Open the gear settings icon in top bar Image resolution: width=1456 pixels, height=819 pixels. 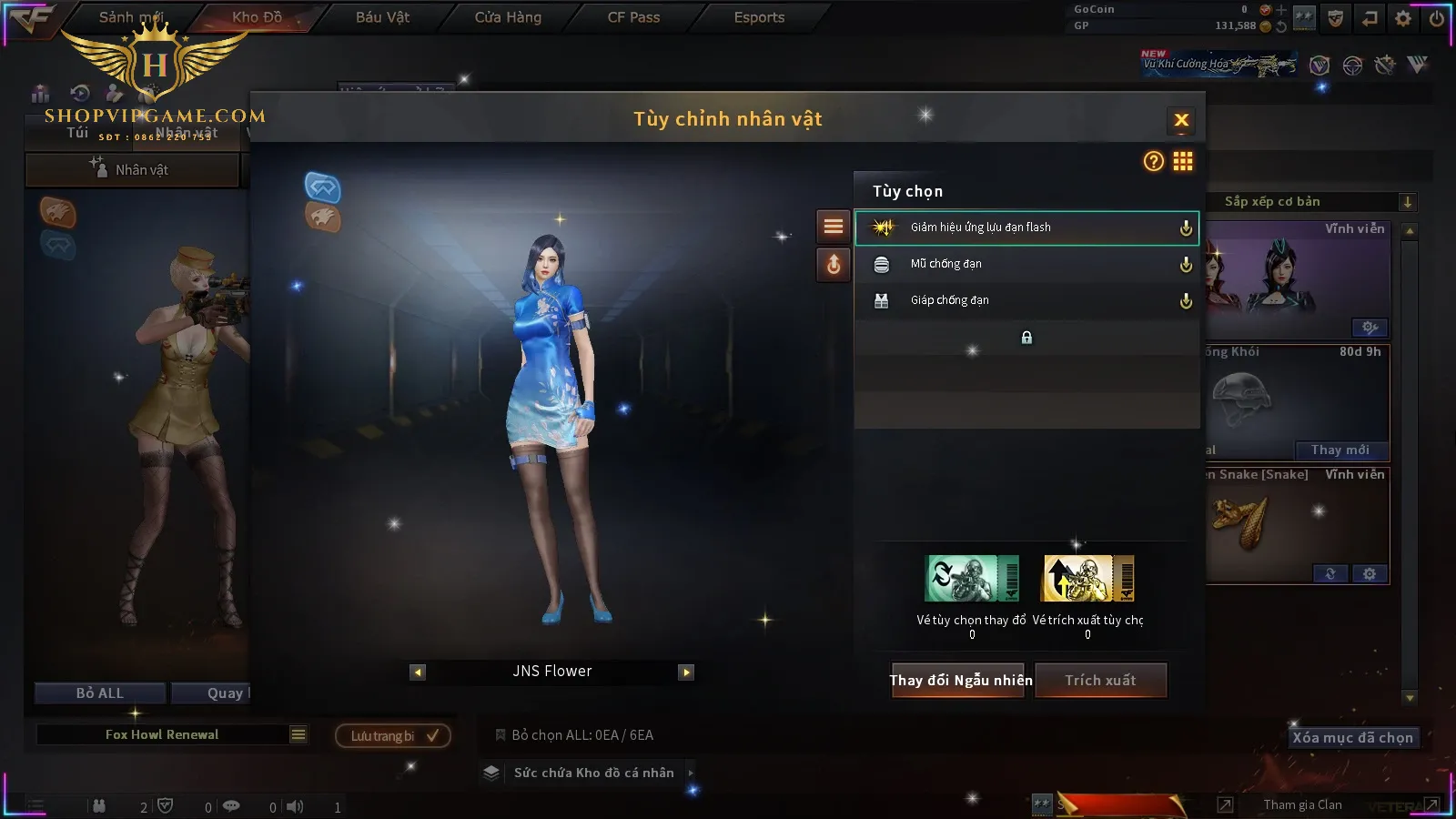[x=1403, y=18]
